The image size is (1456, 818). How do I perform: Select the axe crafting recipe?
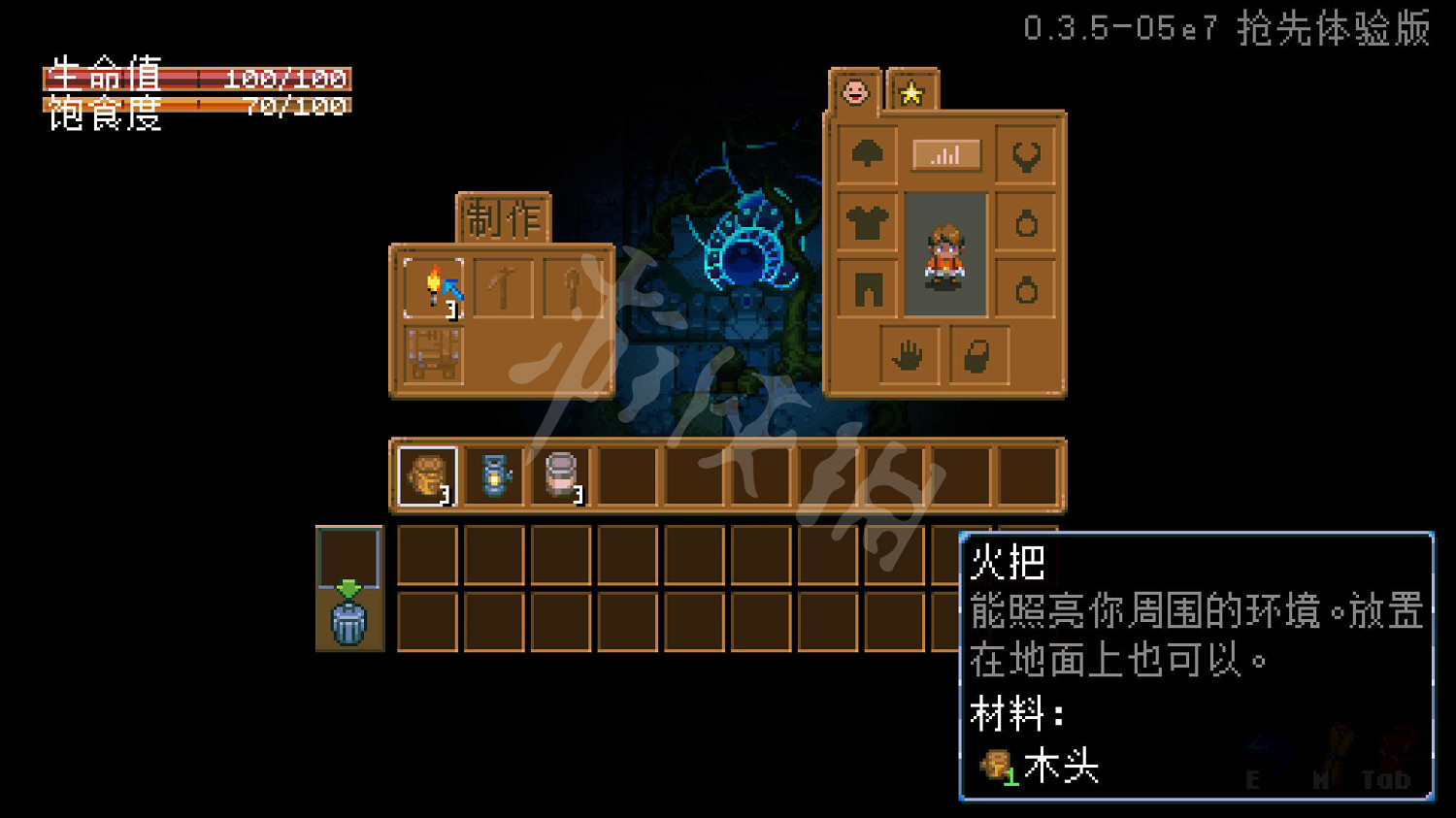coord(573,286)
